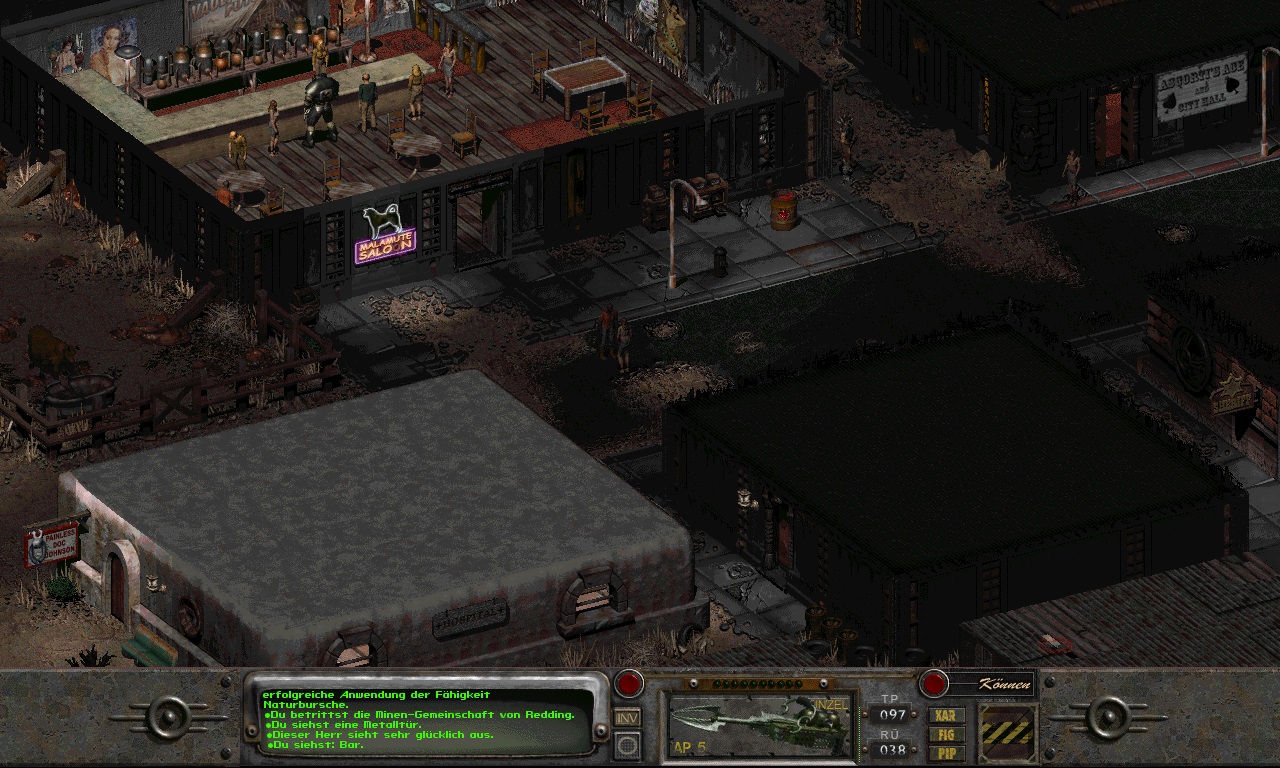
Task: Open the options menu button below INV
Action: click(x=627, y=744)
